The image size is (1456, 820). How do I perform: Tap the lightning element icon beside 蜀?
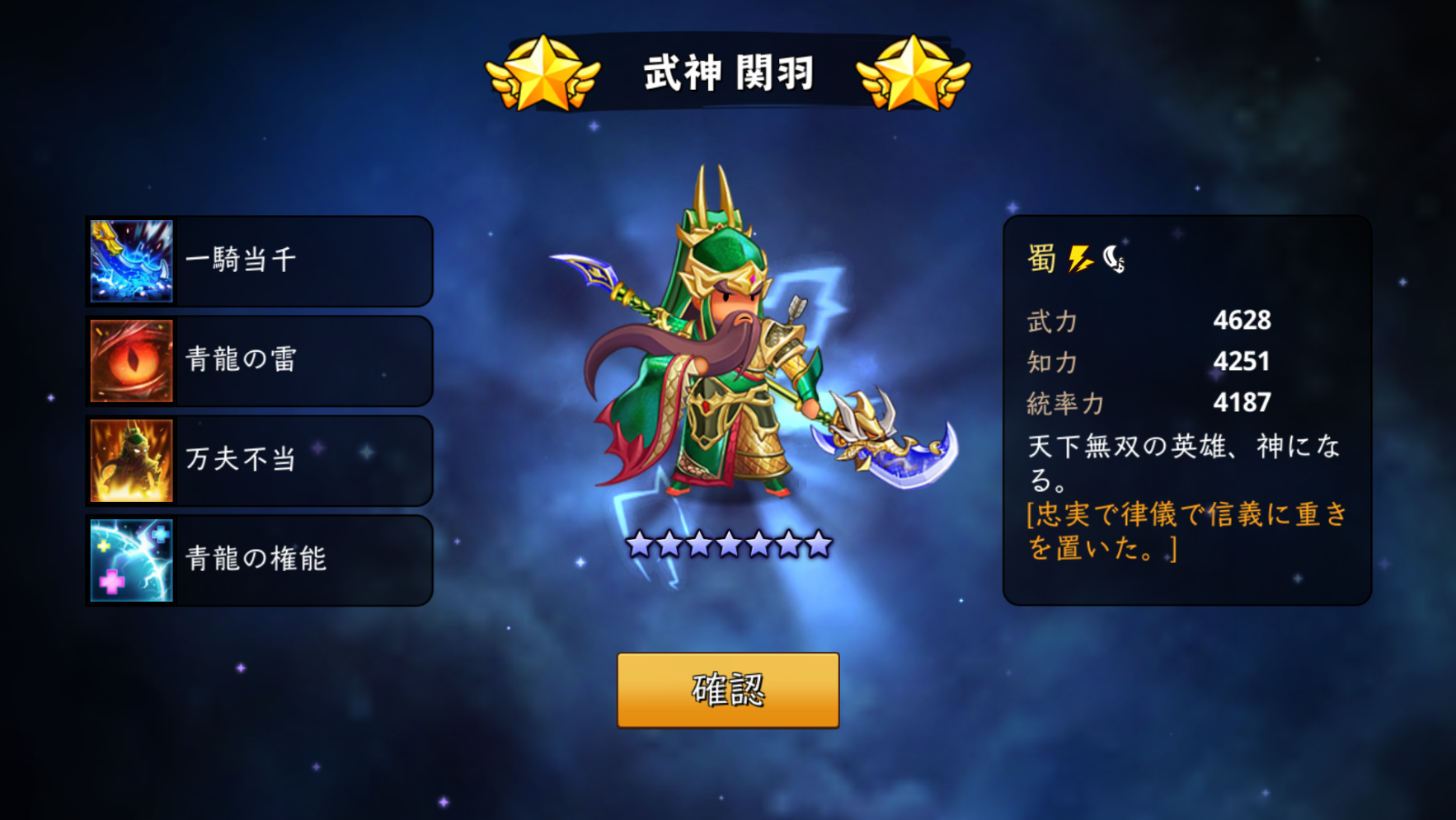click(1080, 259)
